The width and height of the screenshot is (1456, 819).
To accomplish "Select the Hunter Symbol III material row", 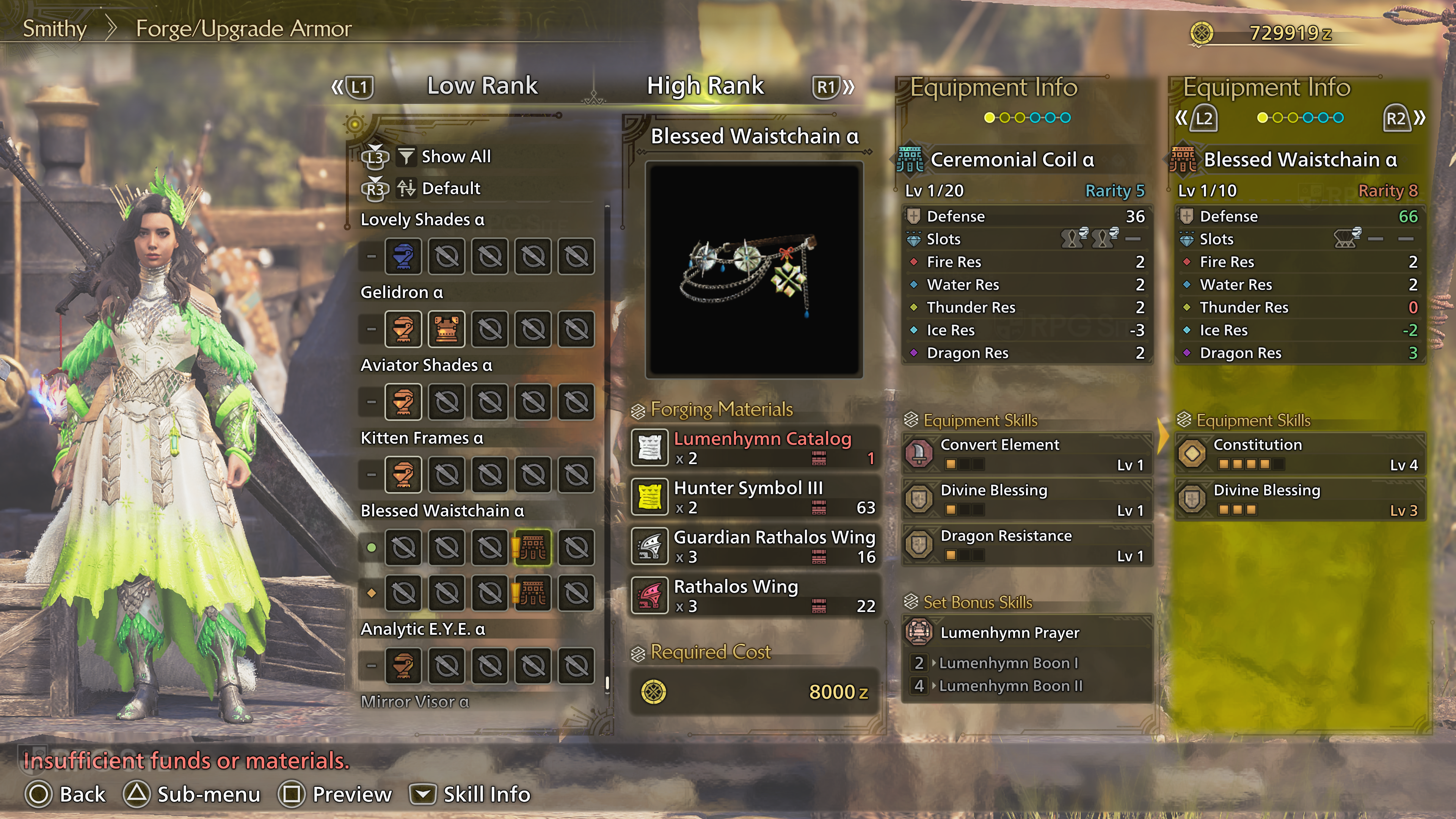I will pos(755,497).
